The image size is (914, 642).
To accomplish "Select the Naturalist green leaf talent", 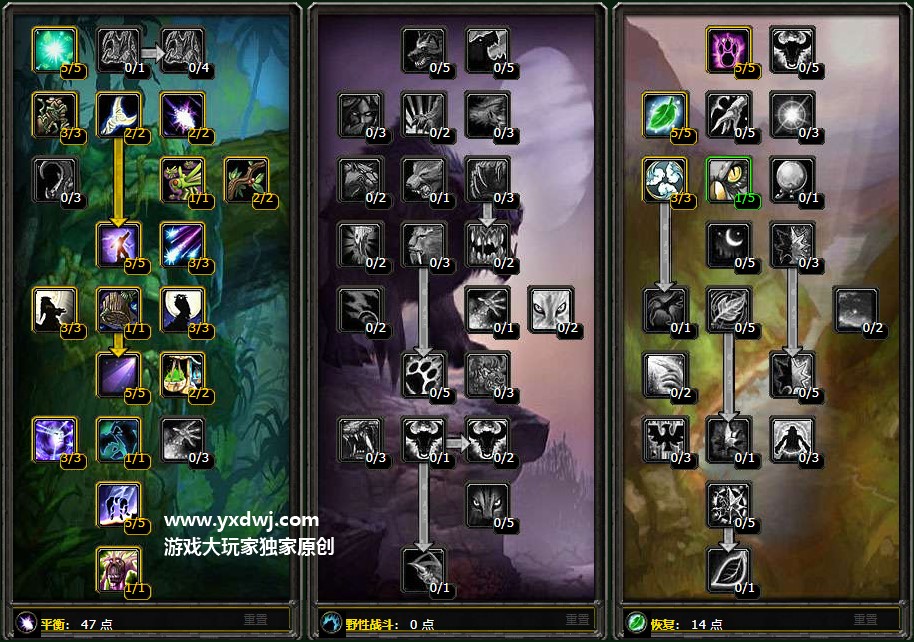I will 663,114.
